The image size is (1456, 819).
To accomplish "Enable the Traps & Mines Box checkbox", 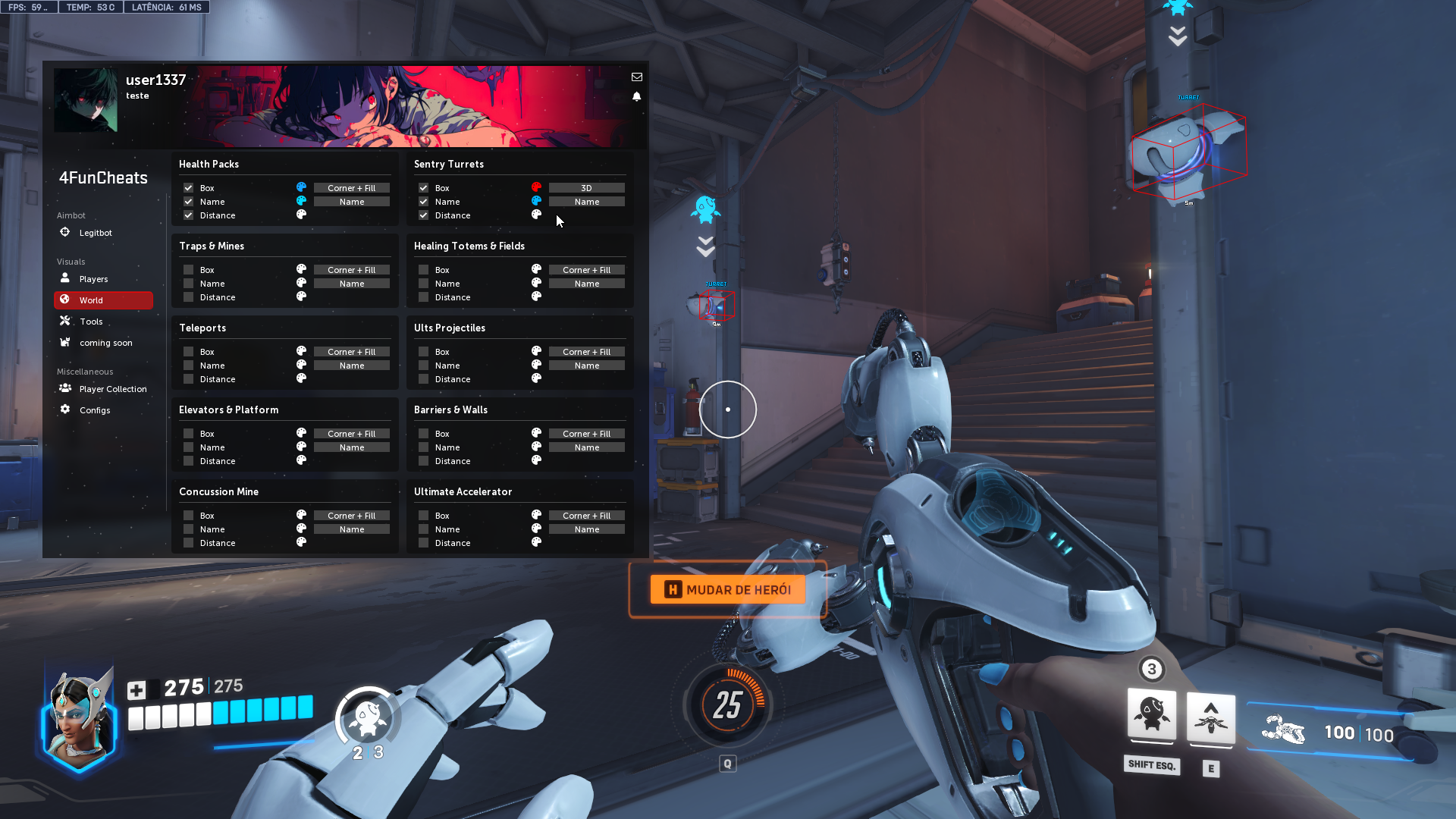I will [x=189, y=270].
